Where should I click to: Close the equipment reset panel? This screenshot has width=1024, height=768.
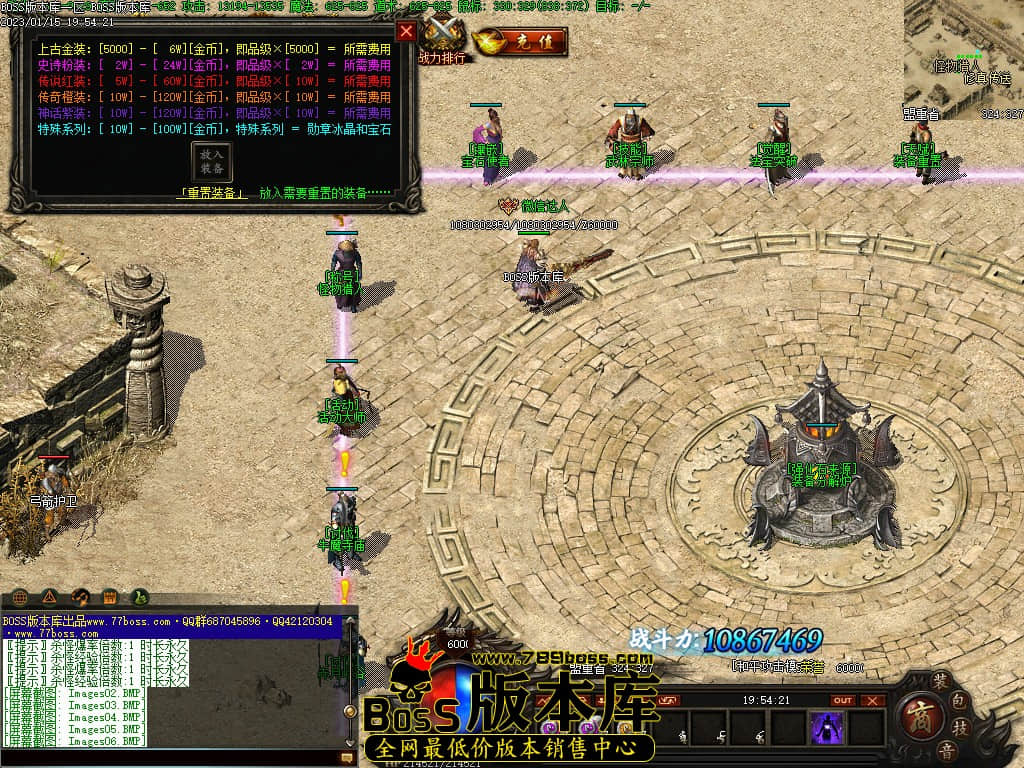pos(406,31)
